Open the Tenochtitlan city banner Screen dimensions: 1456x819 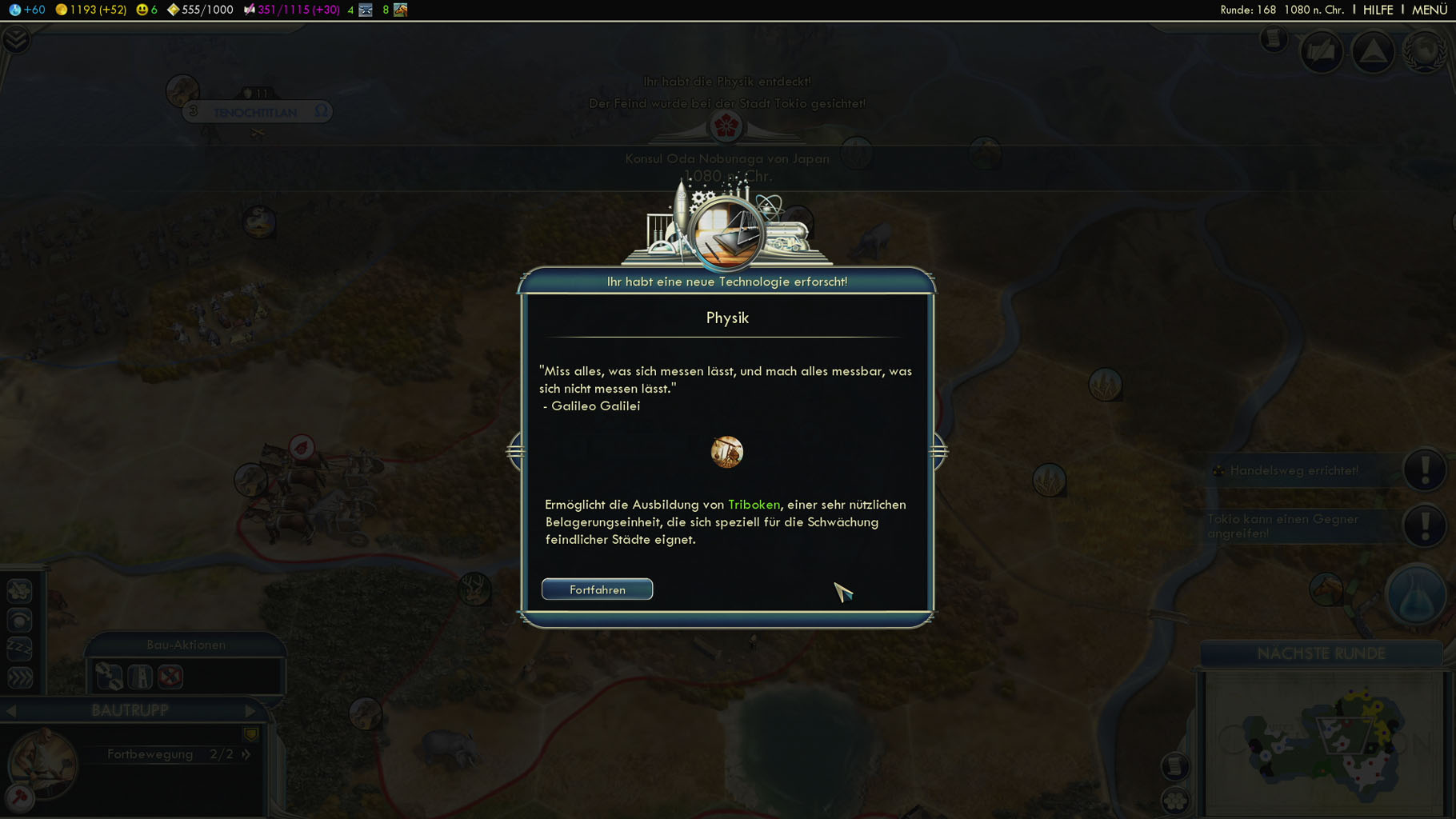pos(256,112)
